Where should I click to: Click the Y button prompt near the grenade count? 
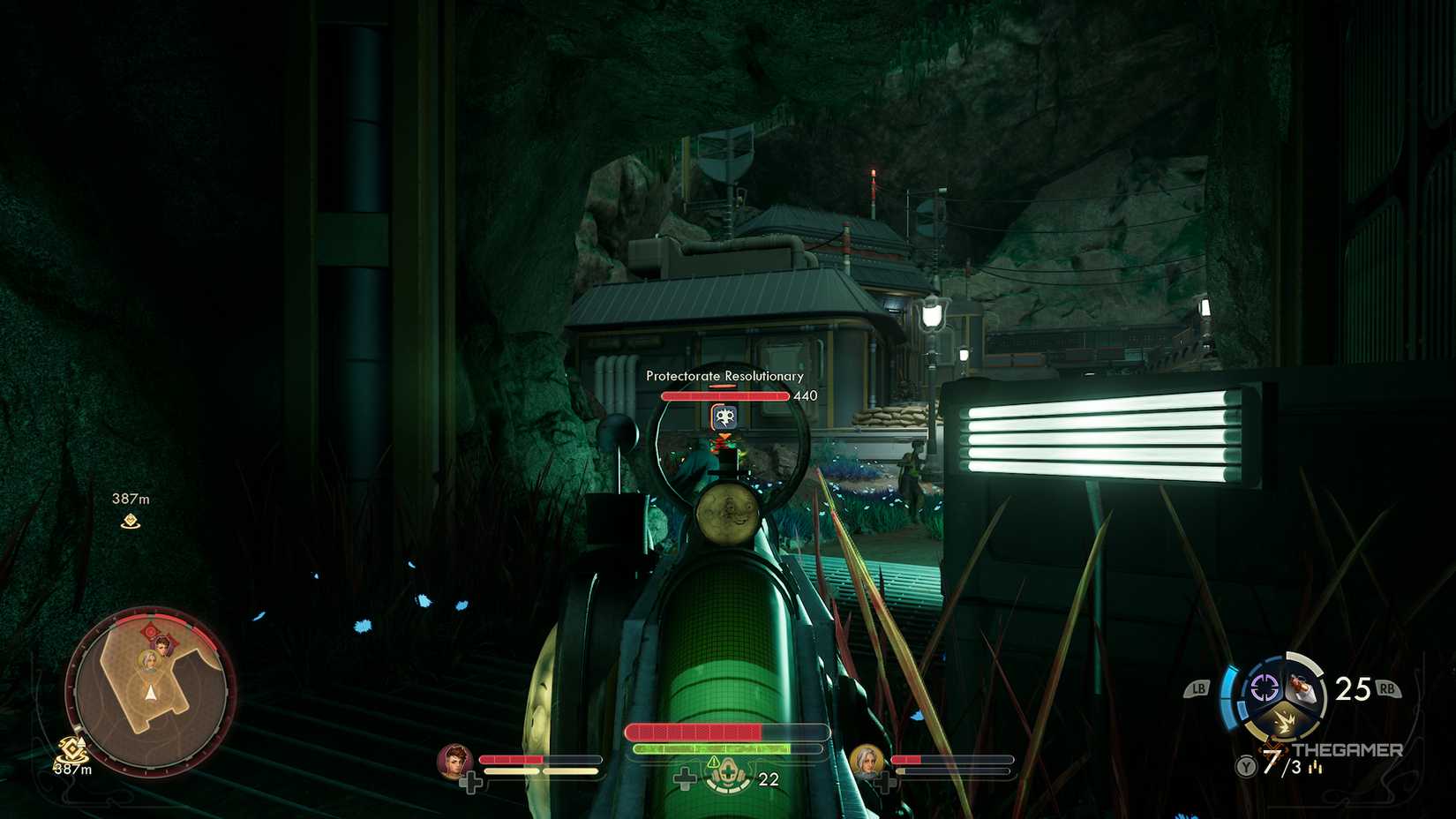1245,766
